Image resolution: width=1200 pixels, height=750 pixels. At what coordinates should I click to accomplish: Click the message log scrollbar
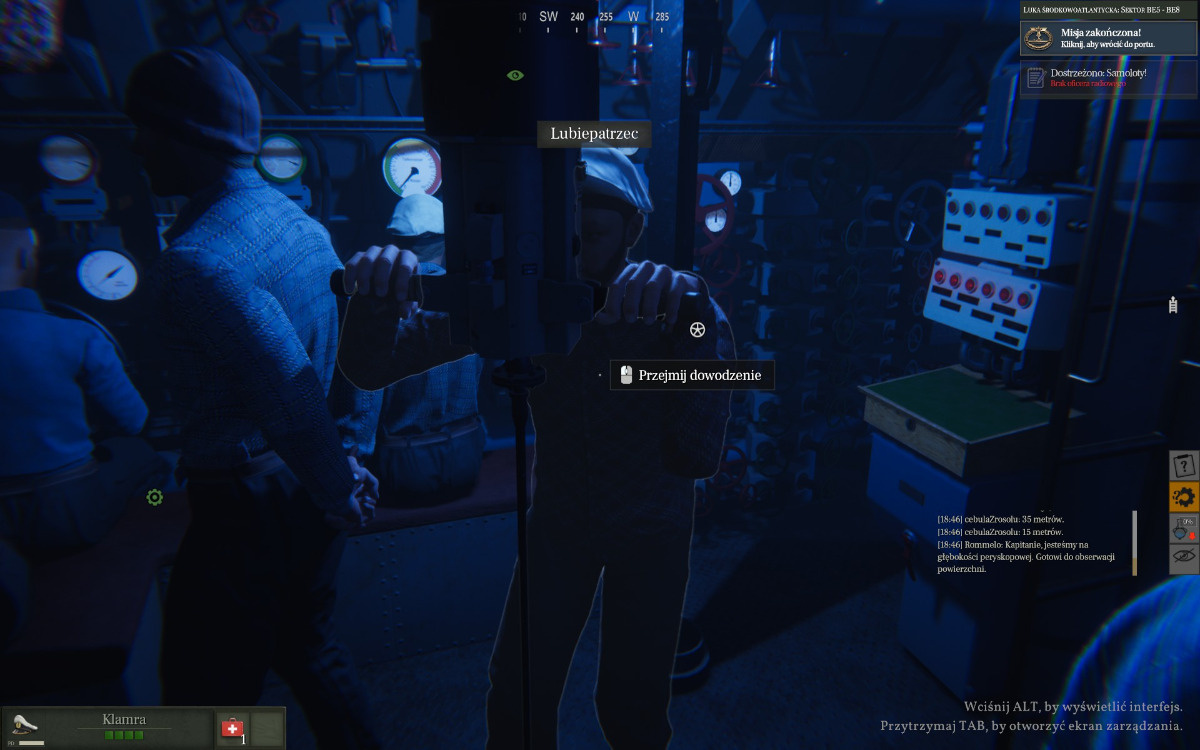1134,543
